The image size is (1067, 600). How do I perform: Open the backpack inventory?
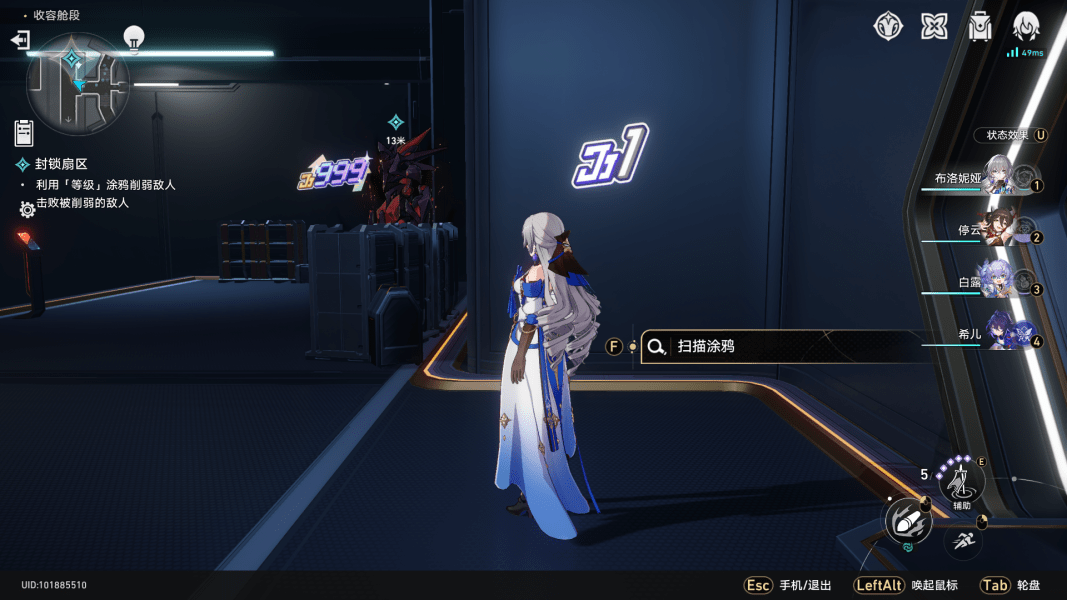pyautogui.click(x=980, y=27)
